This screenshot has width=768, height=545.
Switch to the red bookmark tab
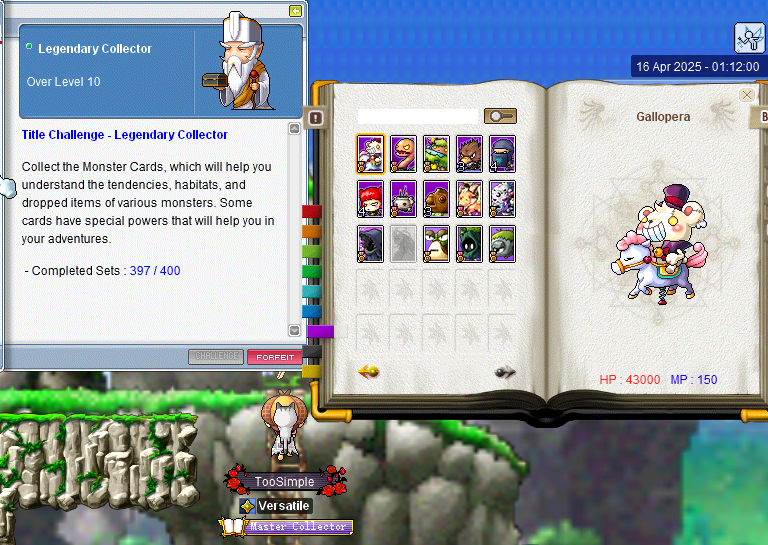pos(311,212)
